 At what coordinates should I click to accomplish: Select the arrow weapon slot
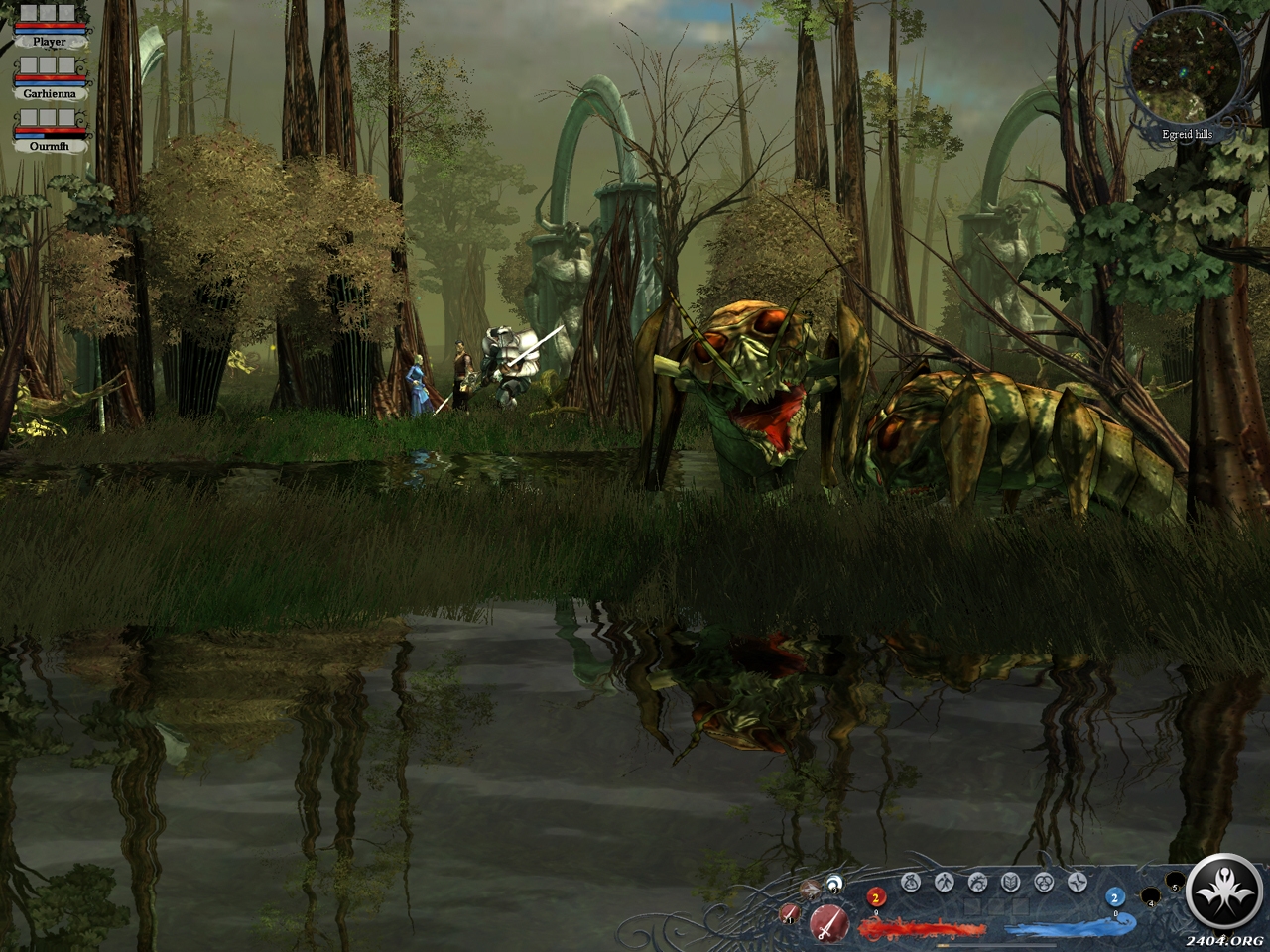(811, 888)
